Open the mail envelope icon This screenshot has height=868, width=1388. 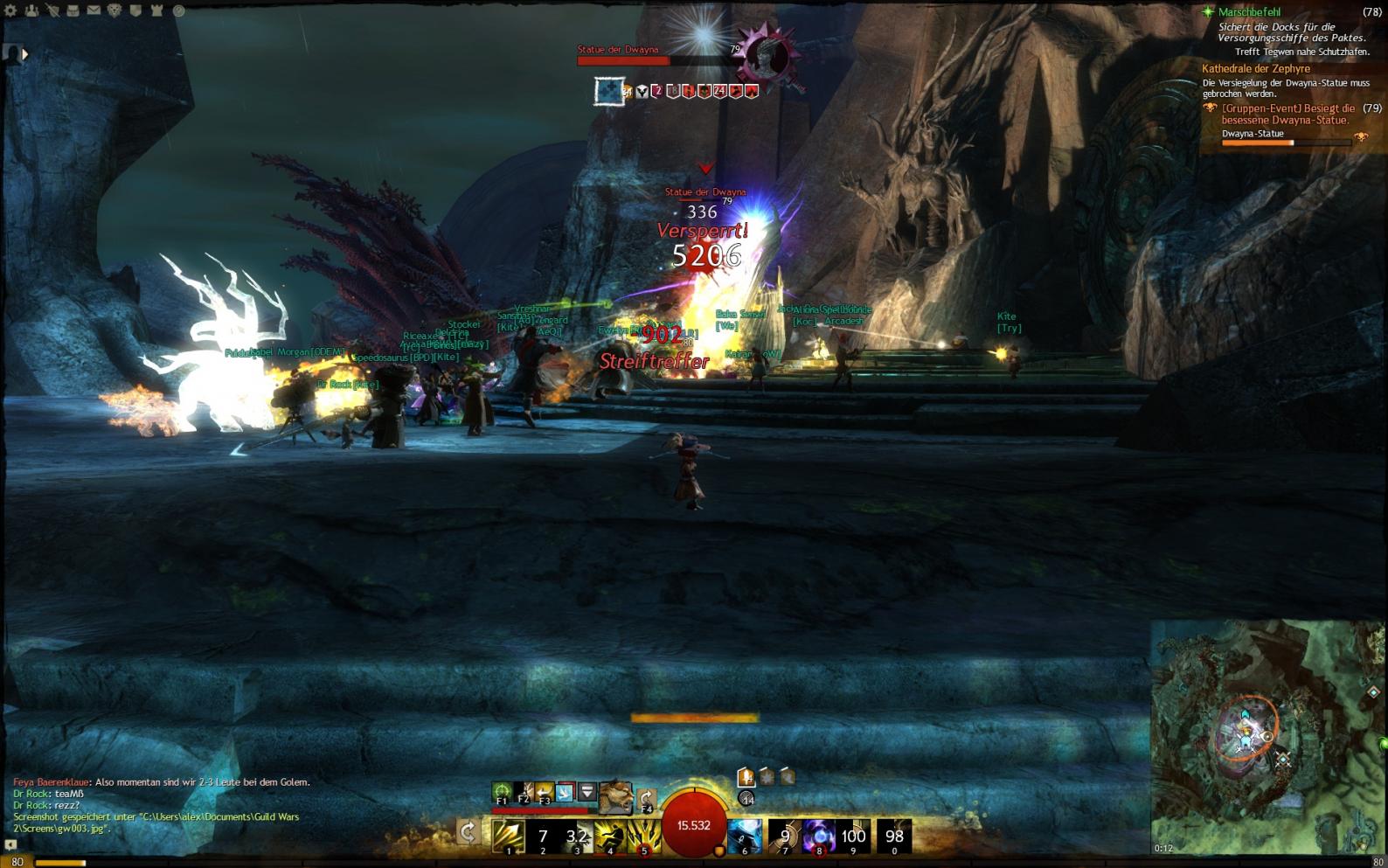(94, 10)
